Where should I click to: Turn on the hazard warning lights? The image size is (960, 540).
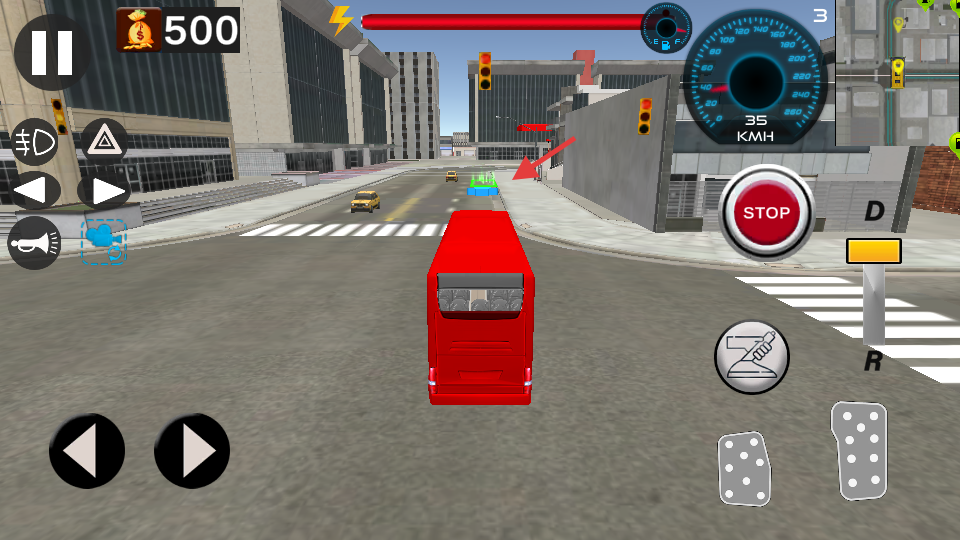[103, 143]
